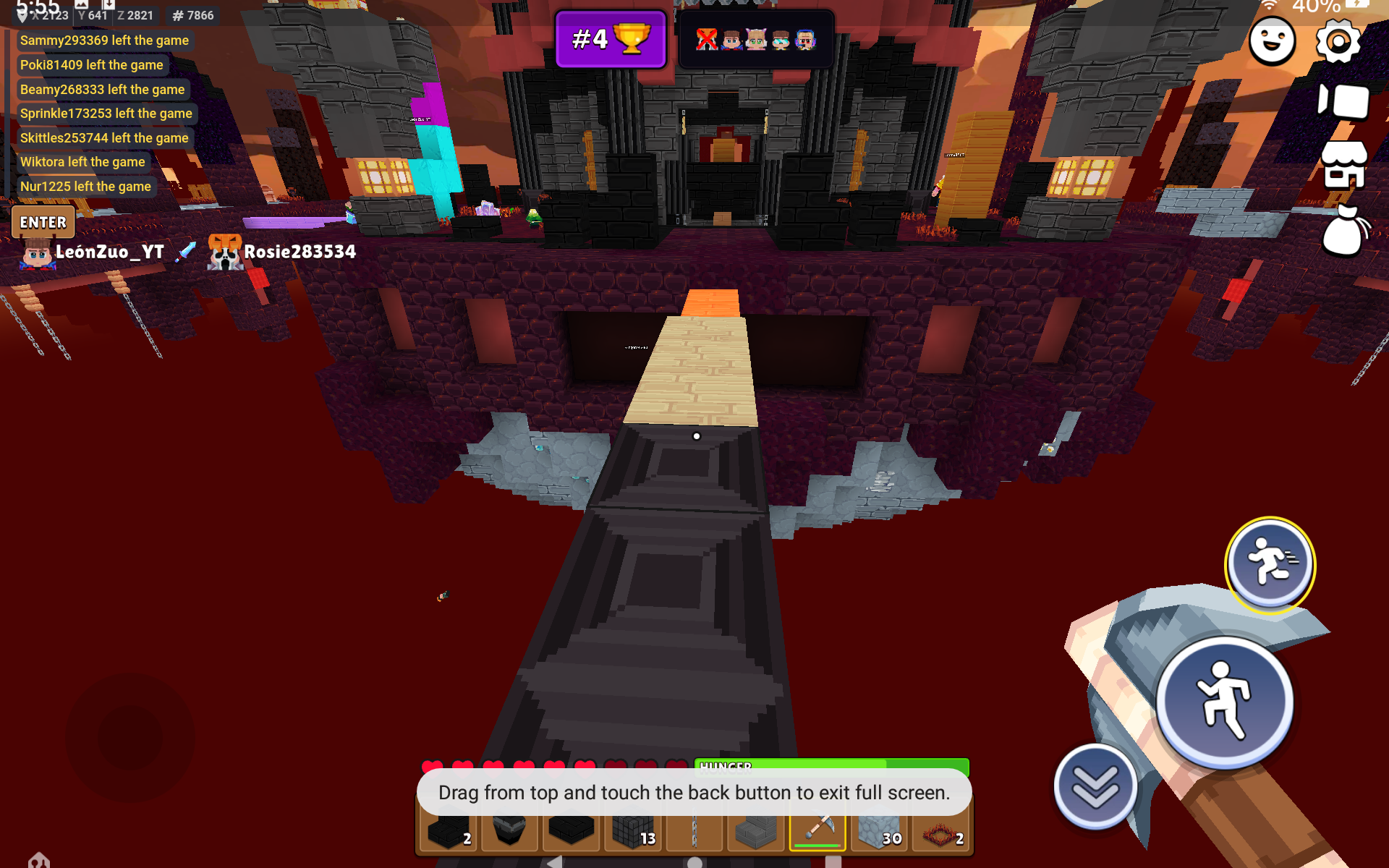
Task: Open the #4 trophy ranking panel
Action: (611, 39)
